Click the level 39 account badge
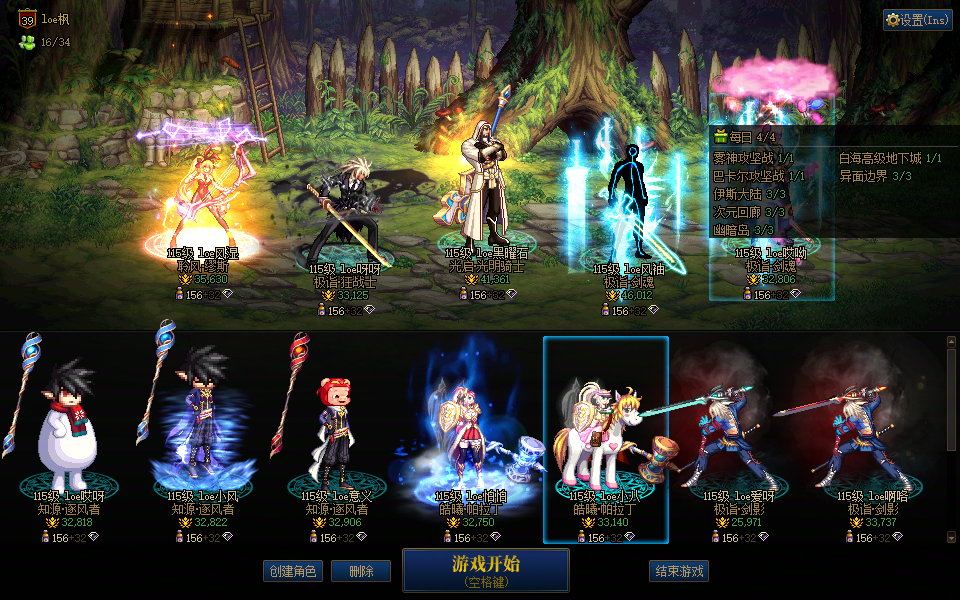 point(26,18)
